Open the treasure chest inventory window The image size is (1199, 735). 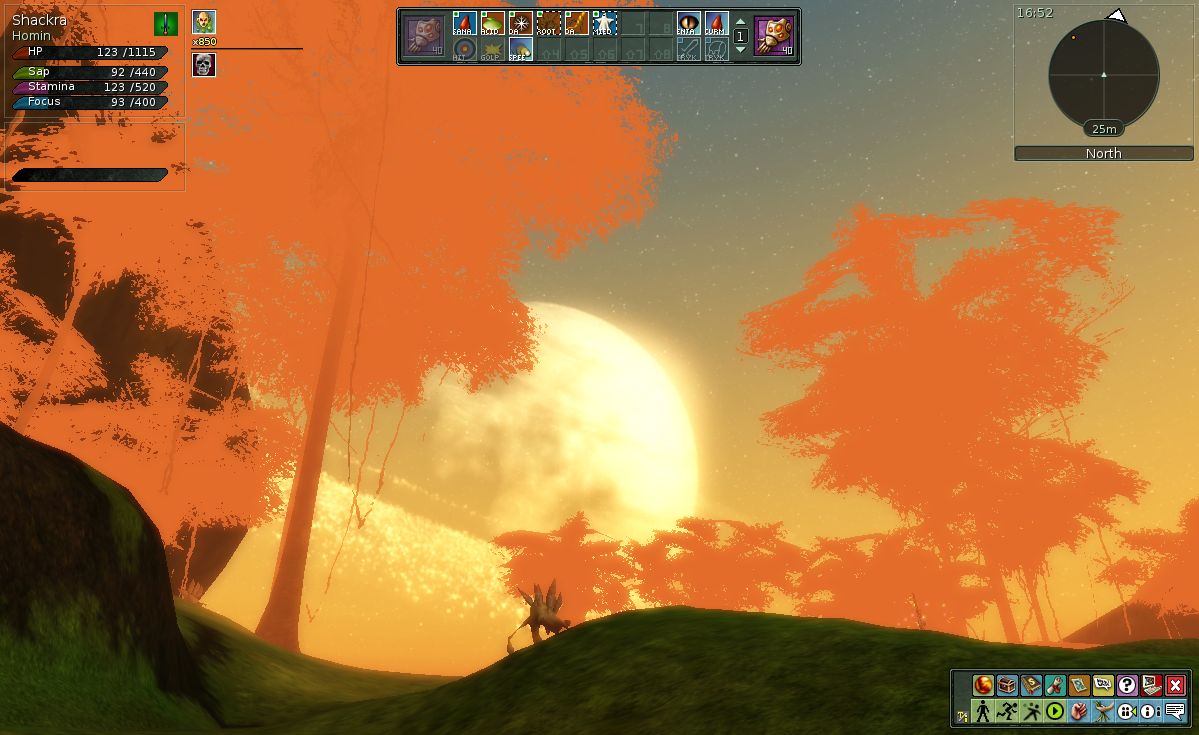[x=1007, y=686]
